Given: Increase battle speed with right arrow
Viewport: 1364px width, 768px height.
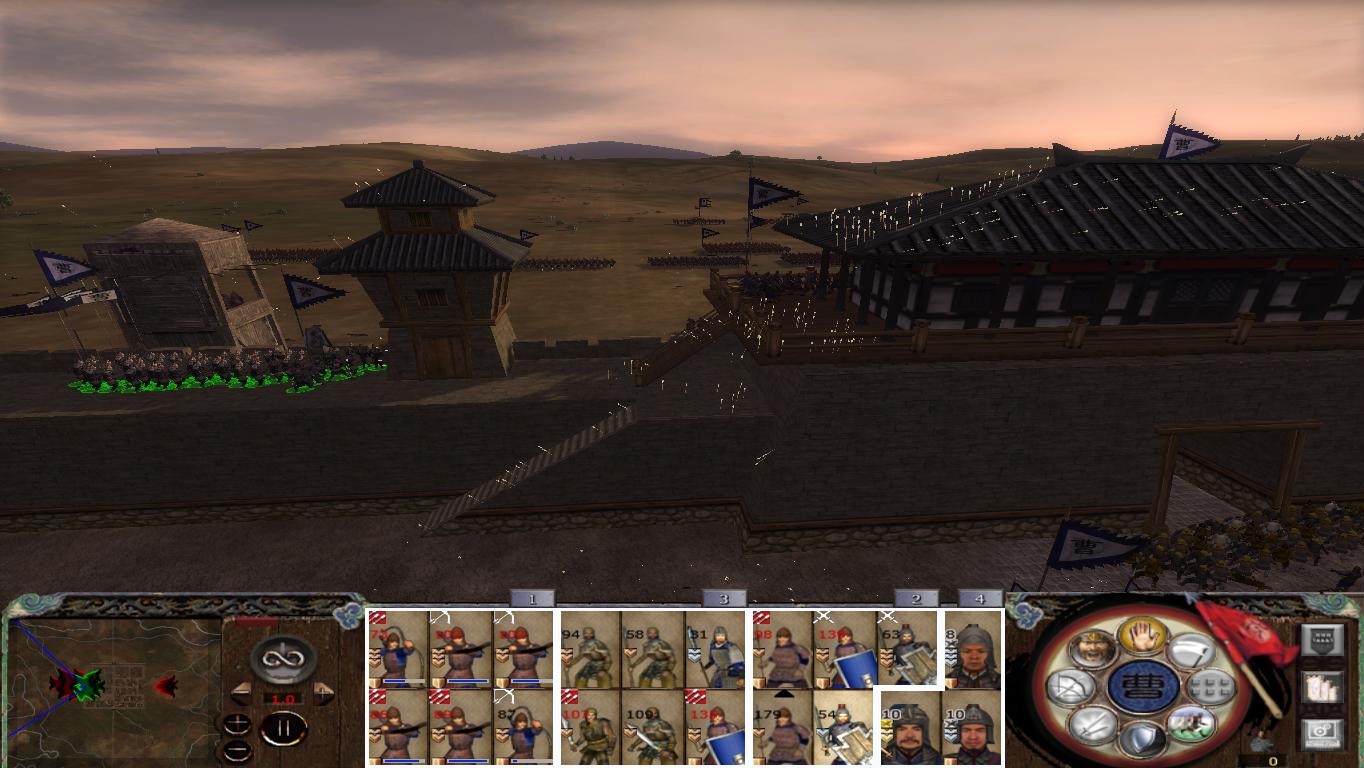Looking at the screenshot, I should coord(321,693).
